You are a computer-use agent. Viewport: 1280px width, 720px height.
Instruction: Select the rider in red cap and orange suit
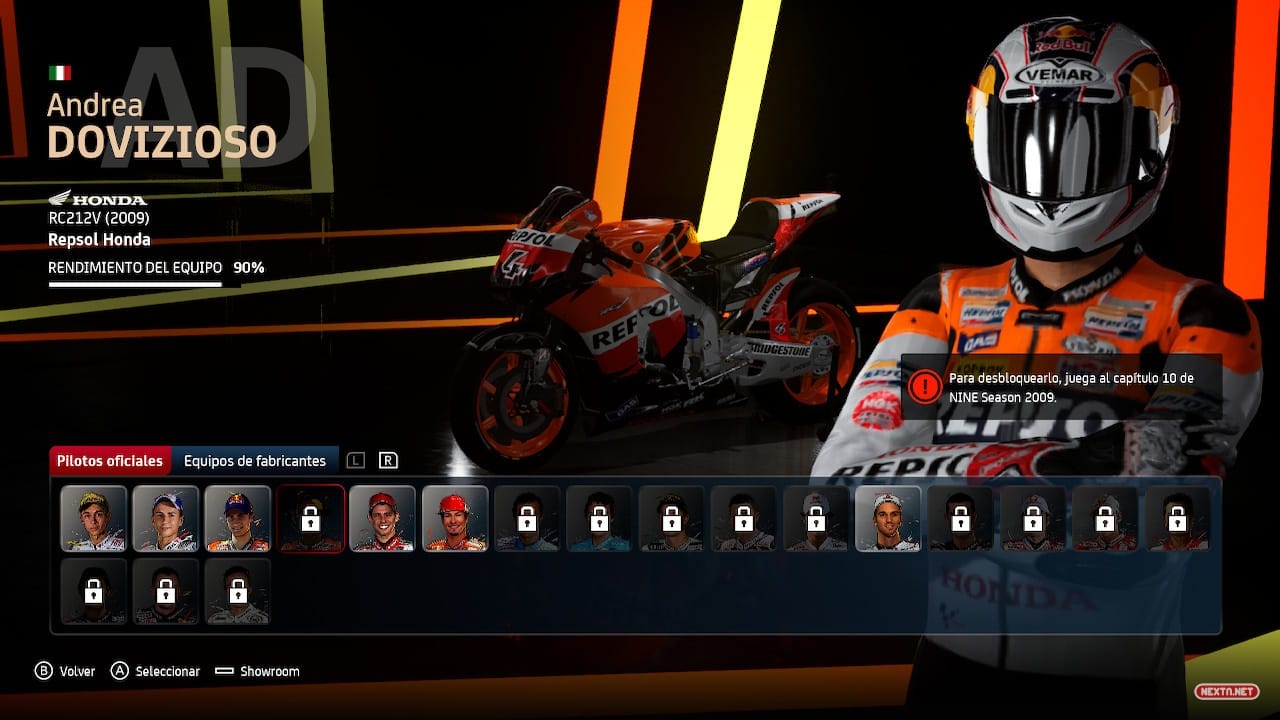pyautogui.click(x=455, y=518)
